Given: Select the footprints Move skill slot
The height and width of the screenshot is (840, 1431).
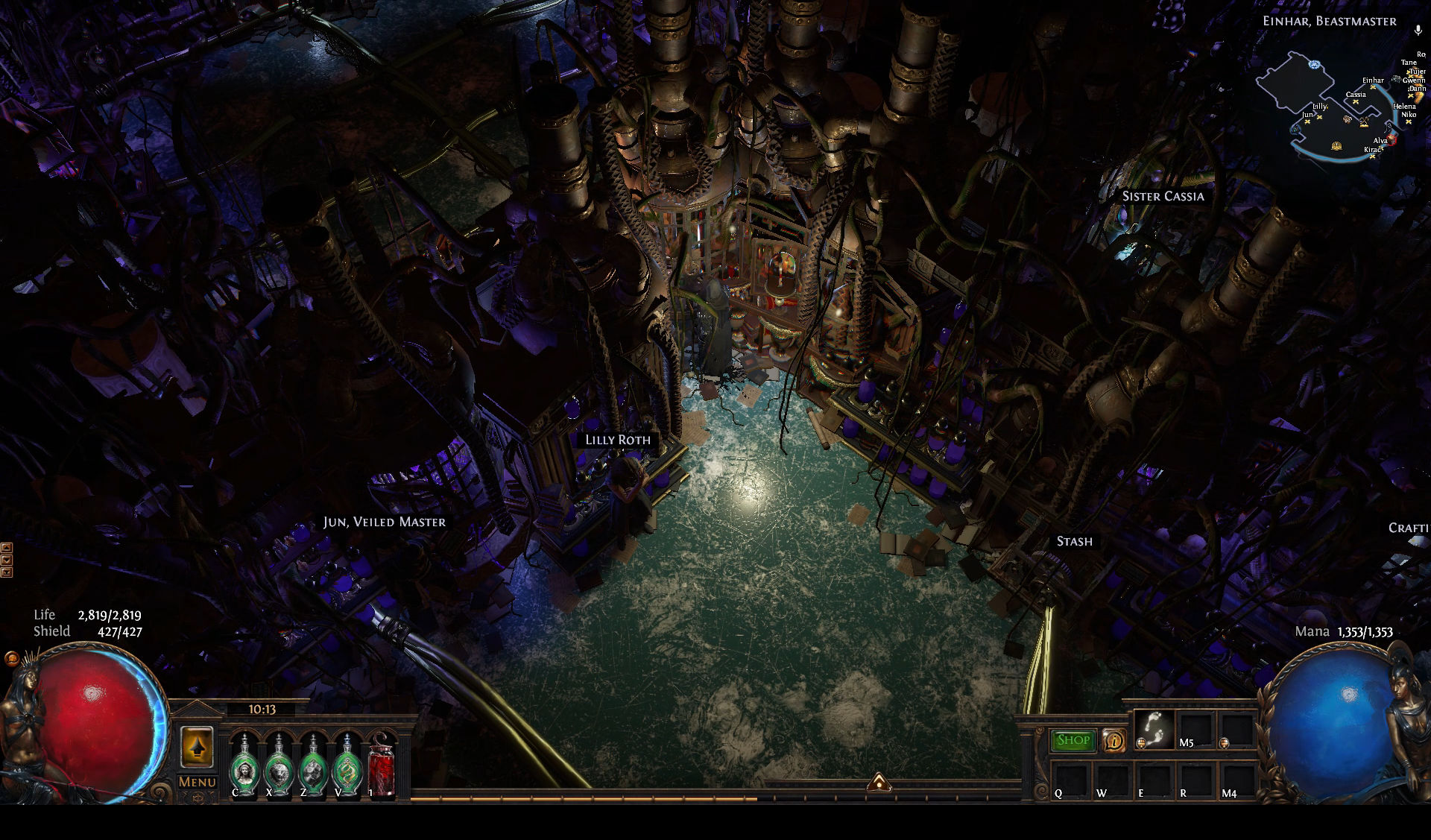Looking at the screenshot, I should click(x=1154, y=729).
